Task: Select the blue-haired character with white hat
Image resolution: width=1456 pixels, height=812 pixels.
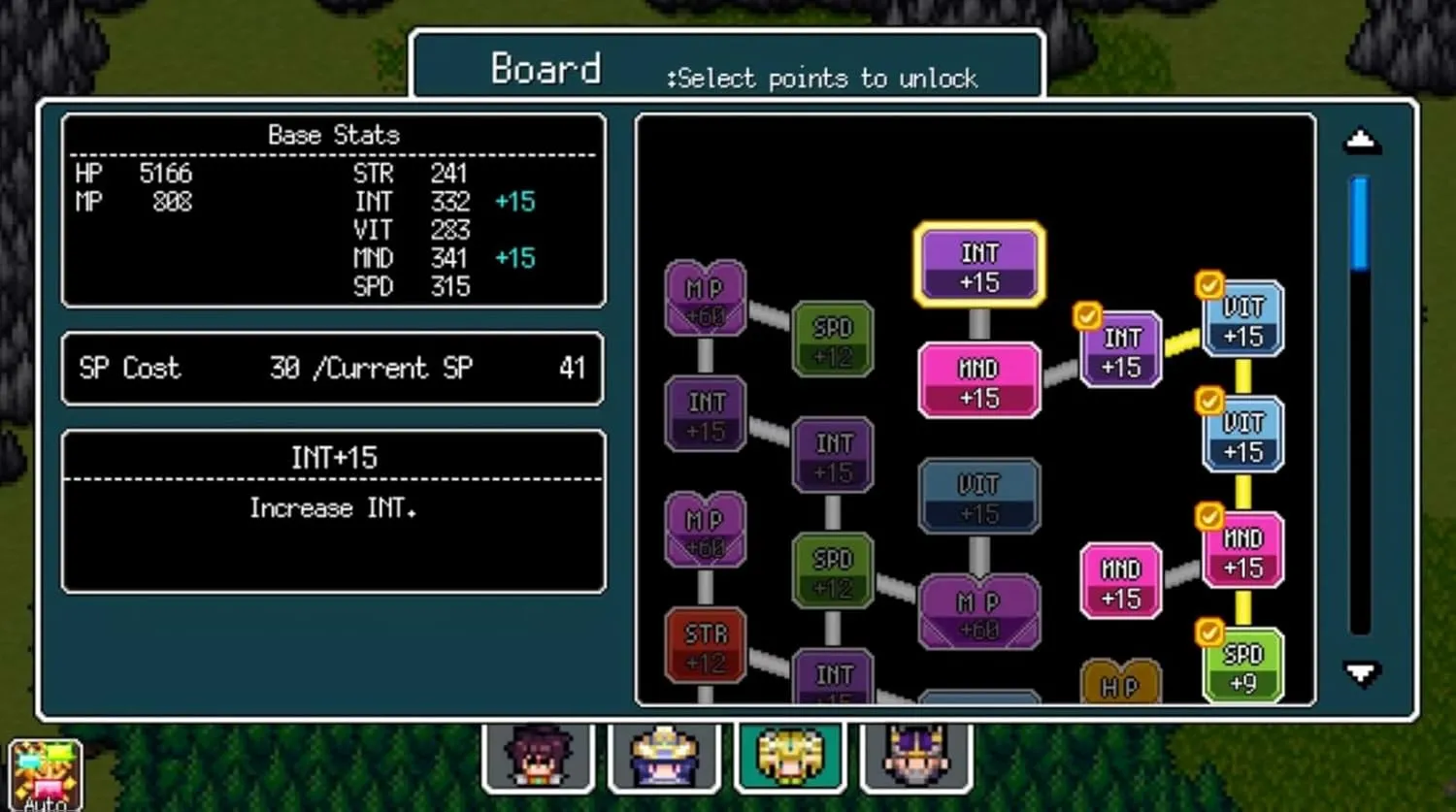Action: [664, 757]
